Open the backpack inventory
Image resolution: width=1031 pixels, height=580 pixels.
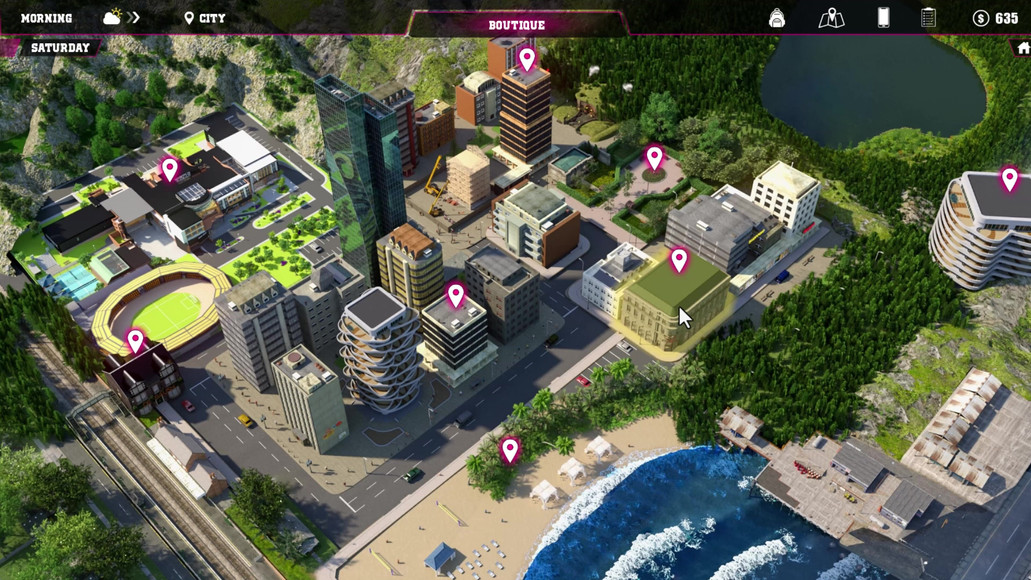(x=776, y=18)
